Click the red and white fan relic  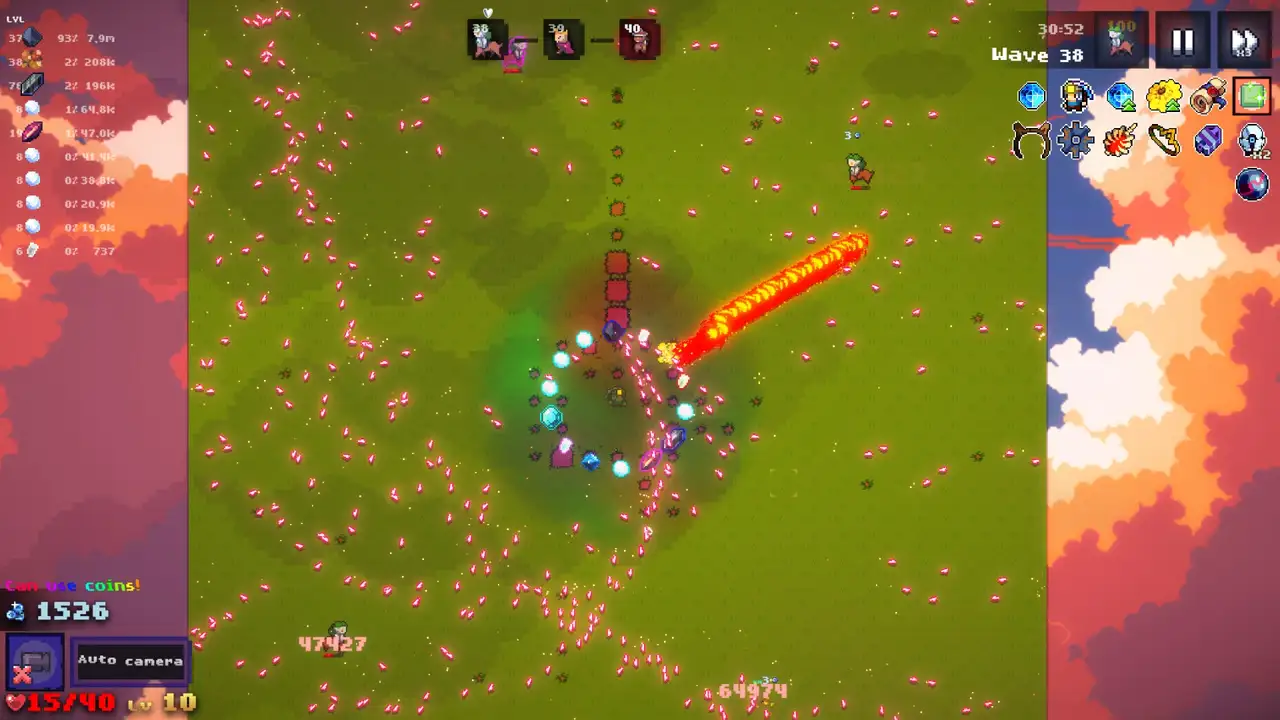tap(1120, 141)
